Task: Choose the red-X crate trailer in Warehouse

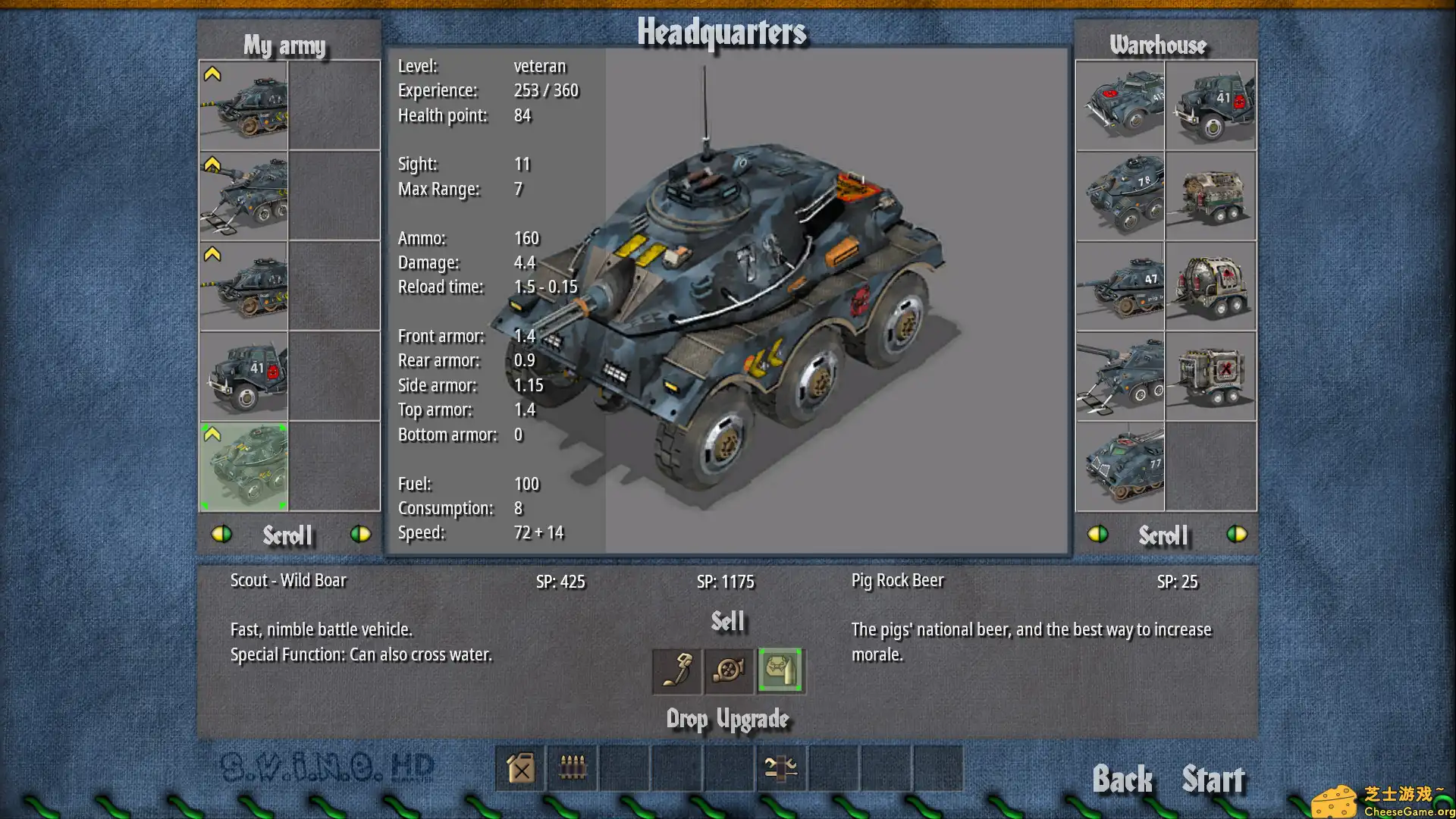Action: tap(1211, 376)
